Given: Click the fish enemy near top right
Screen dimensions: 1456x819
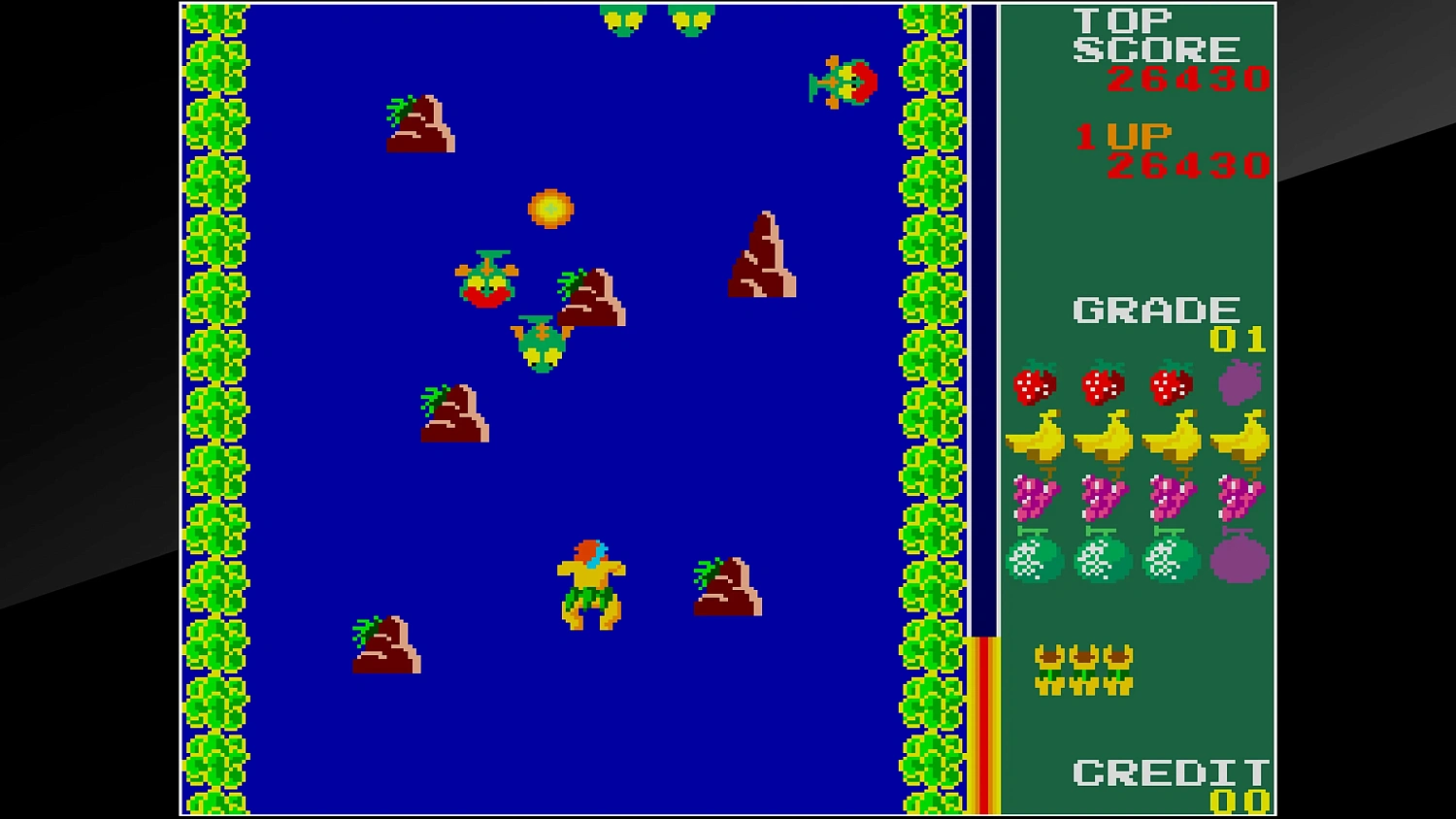Looking at the screenshot, I should click(843, 80).
